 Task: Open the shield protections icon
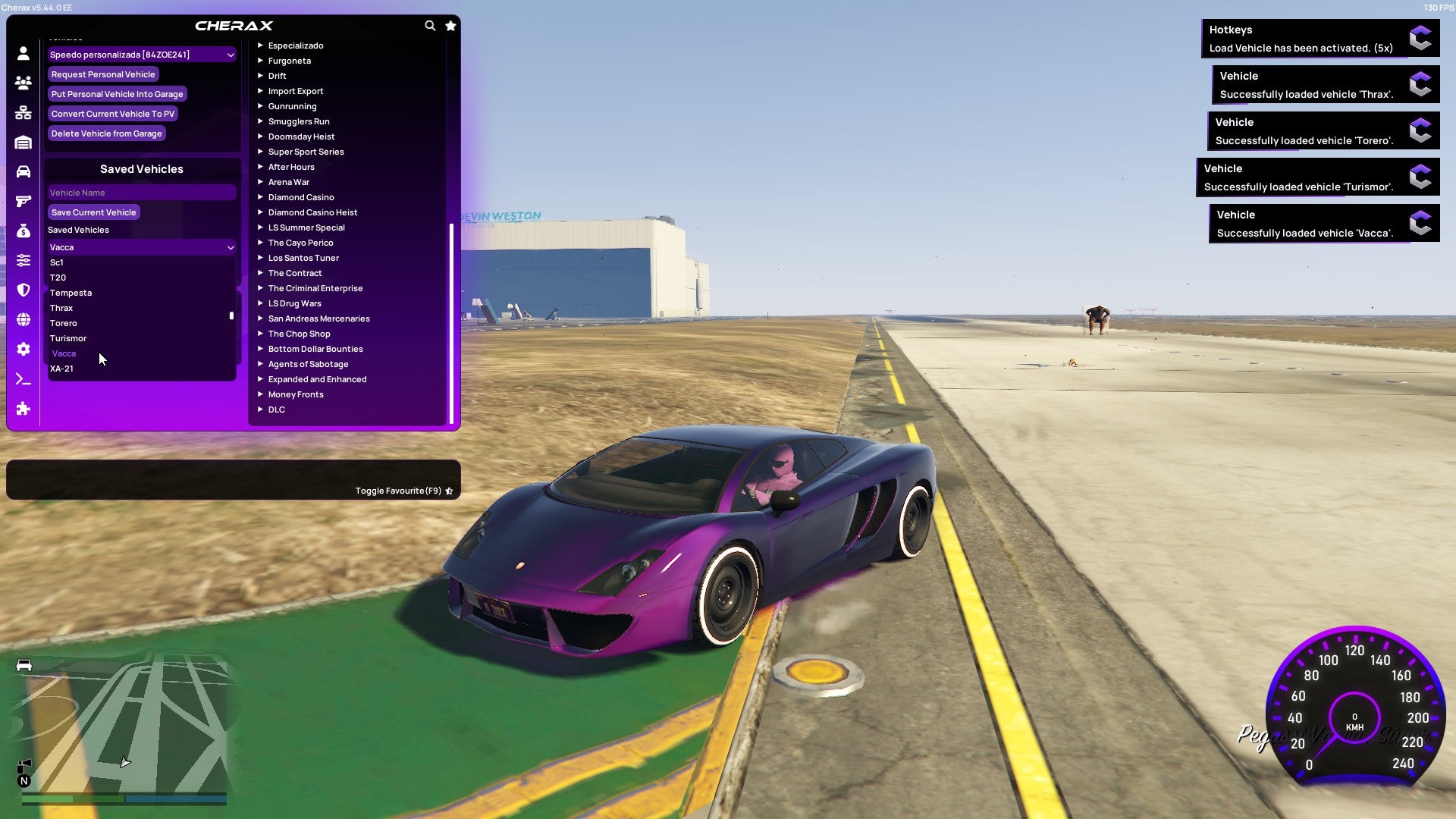pos(23,290)
